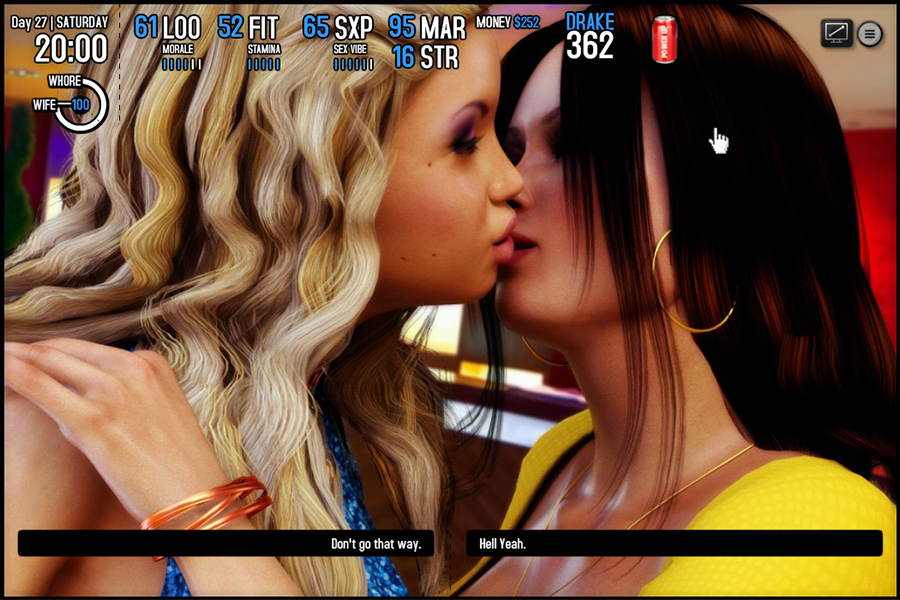Open the monitor screen icon
900x600 pixels.
coord(836,33)
